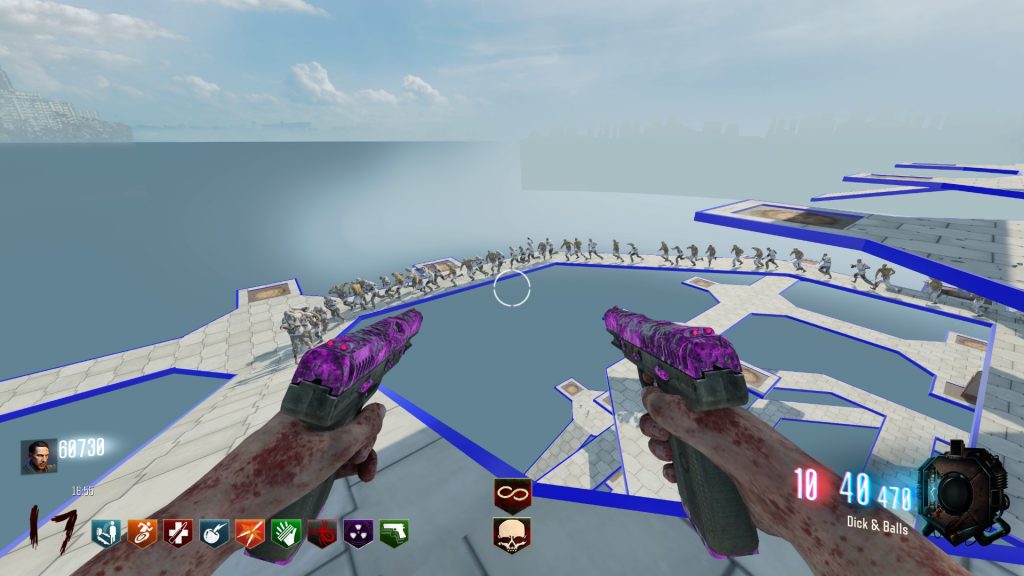Select the green Mule Kick pistol perk

point(393,533)
